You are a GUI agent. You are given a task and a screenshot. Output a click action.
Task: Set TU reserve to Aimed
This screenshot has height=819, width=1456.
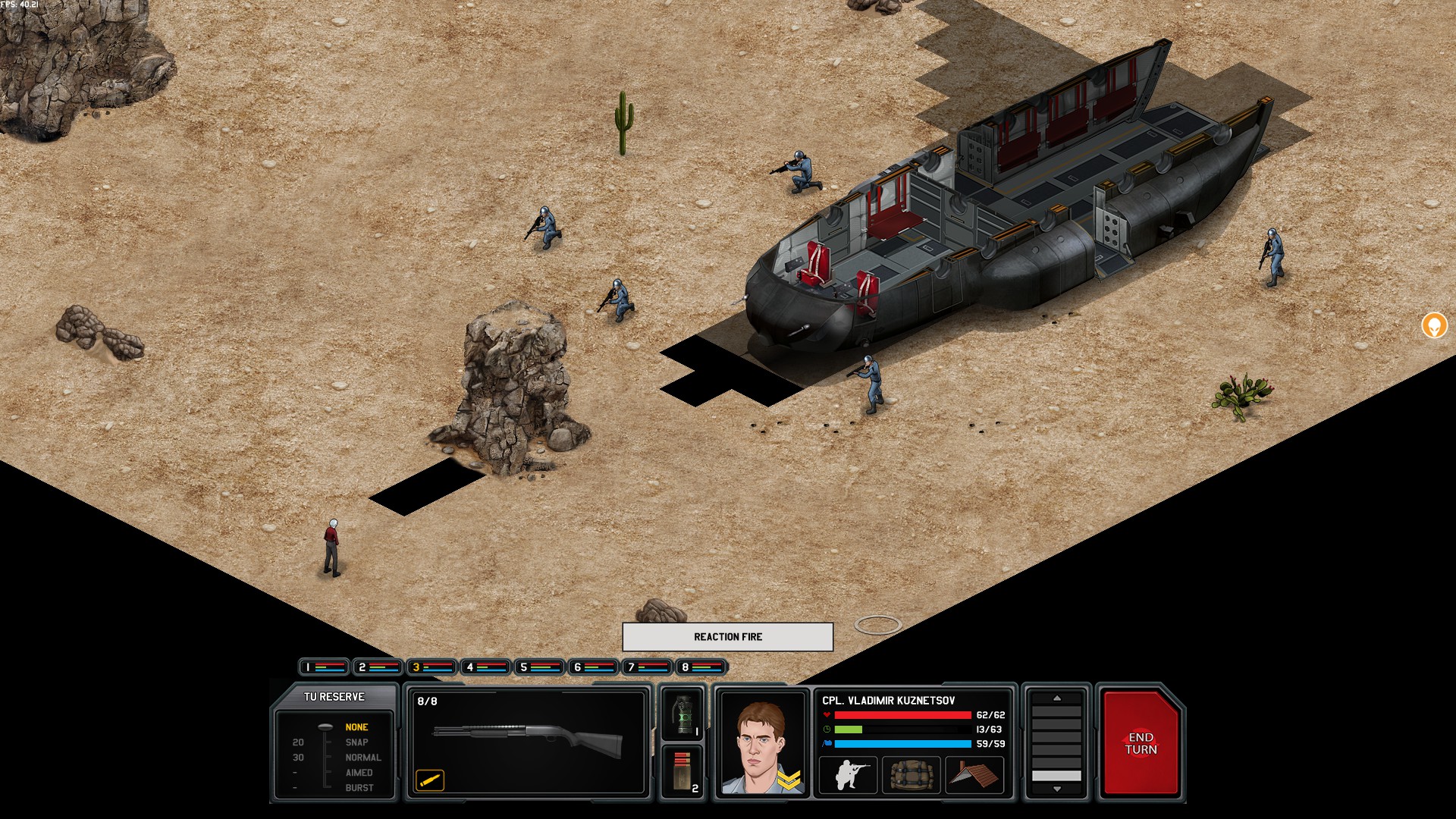(x=359, y=773)
